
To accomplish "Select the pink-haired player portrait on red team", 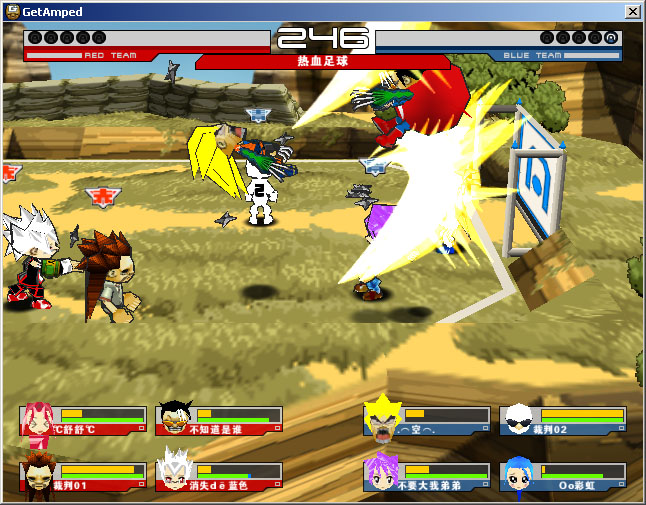I will pyautogui.click(x=37, y=425).
